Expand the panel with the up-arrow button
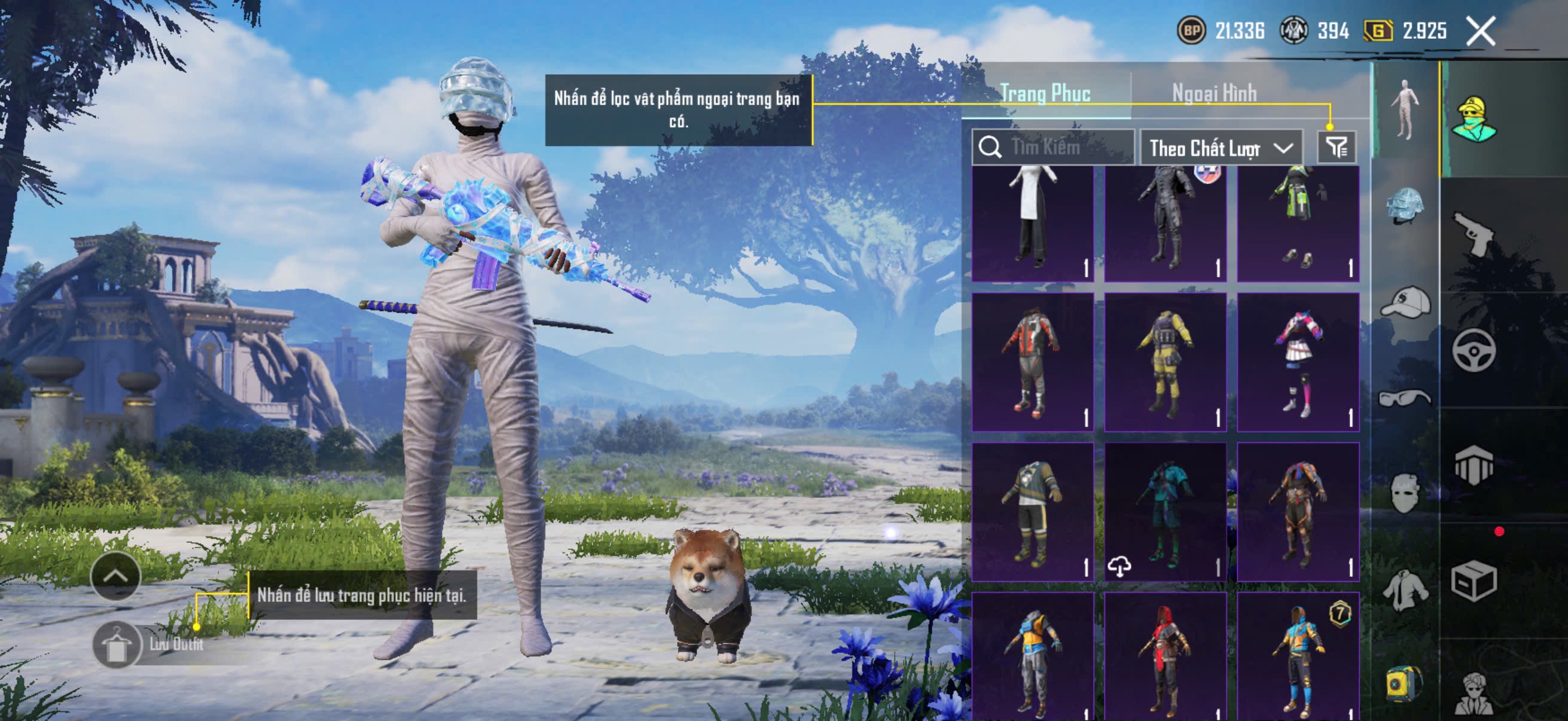The height and width of the screenshot is (721, 1568). 115,576
